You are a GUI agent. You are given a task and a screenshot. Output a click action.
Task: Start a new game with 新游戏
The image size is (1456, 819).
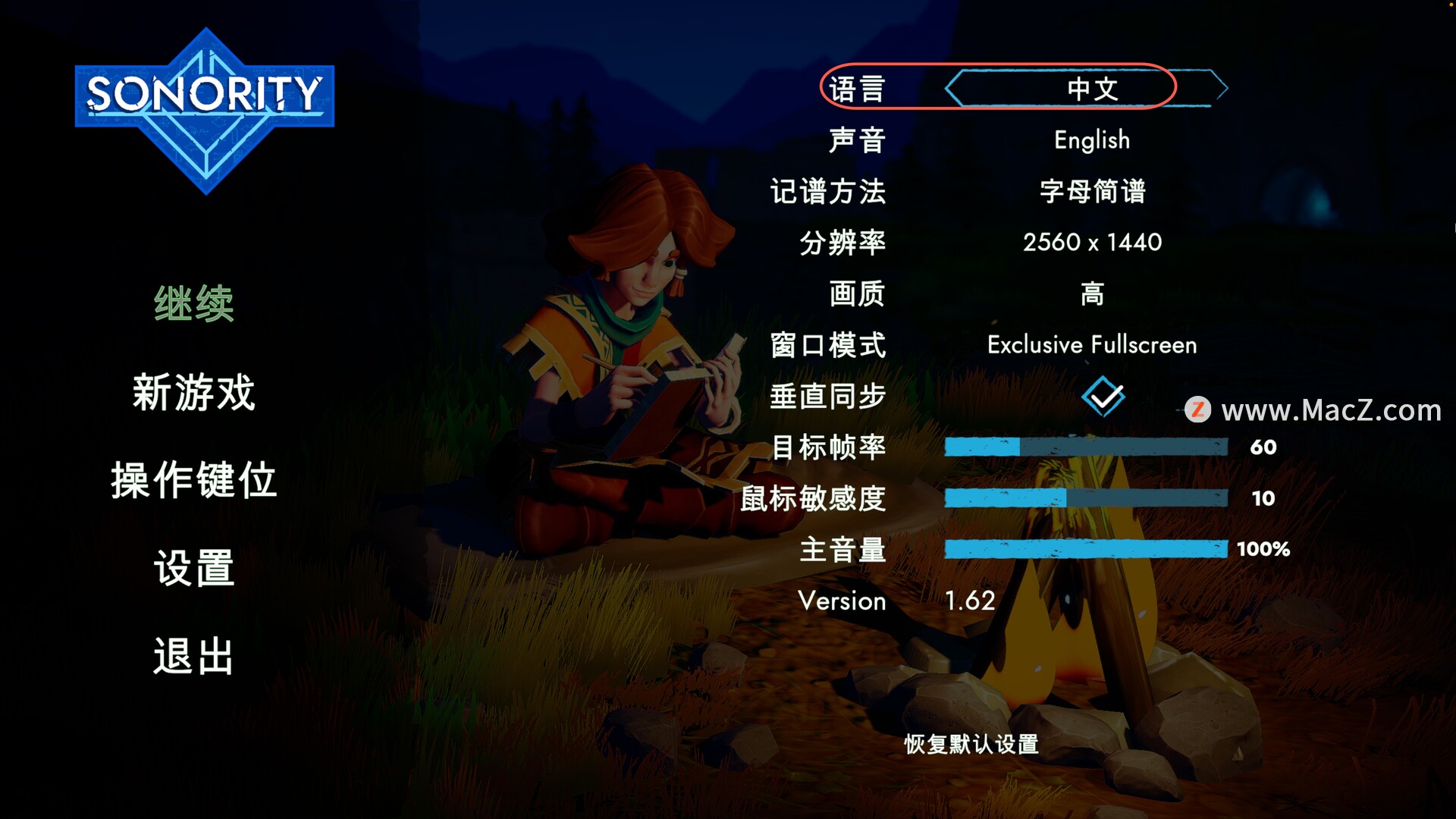click(194, 392)
